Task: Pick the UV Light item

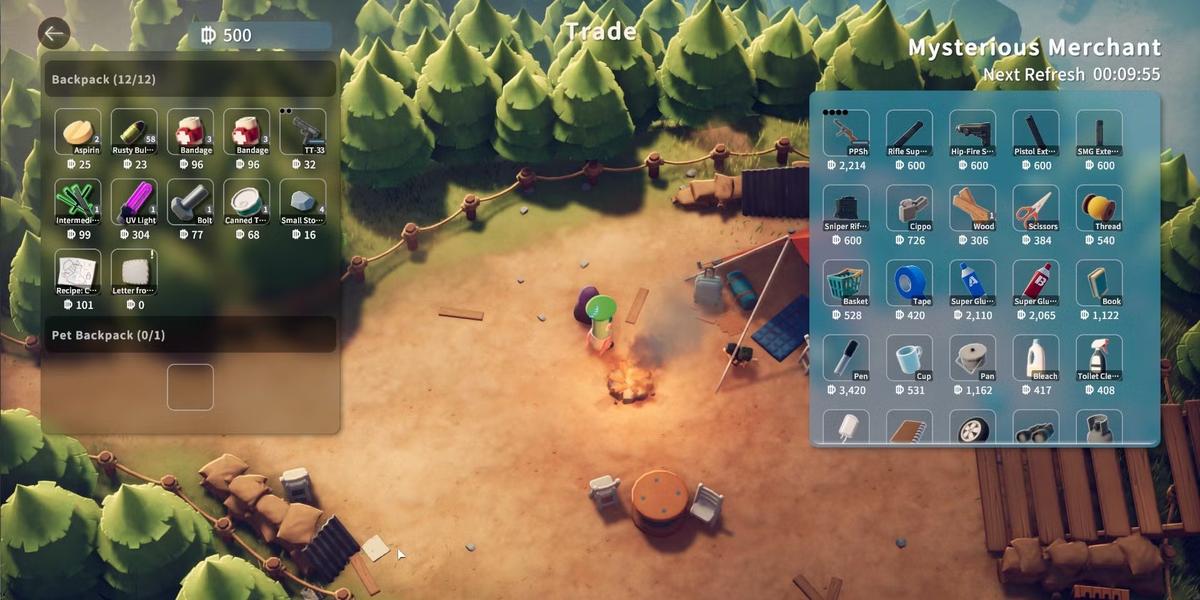Action: (x=134, y=203)
